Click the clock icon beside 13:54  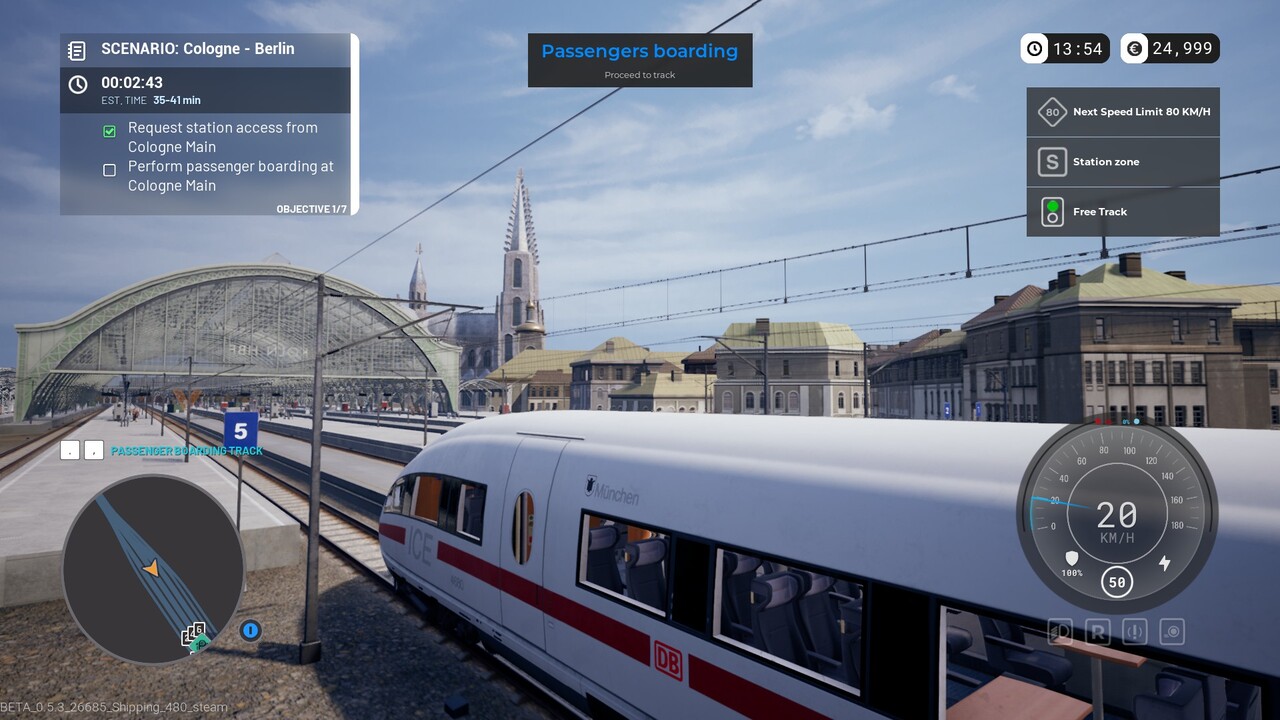tap(1035, 48)
